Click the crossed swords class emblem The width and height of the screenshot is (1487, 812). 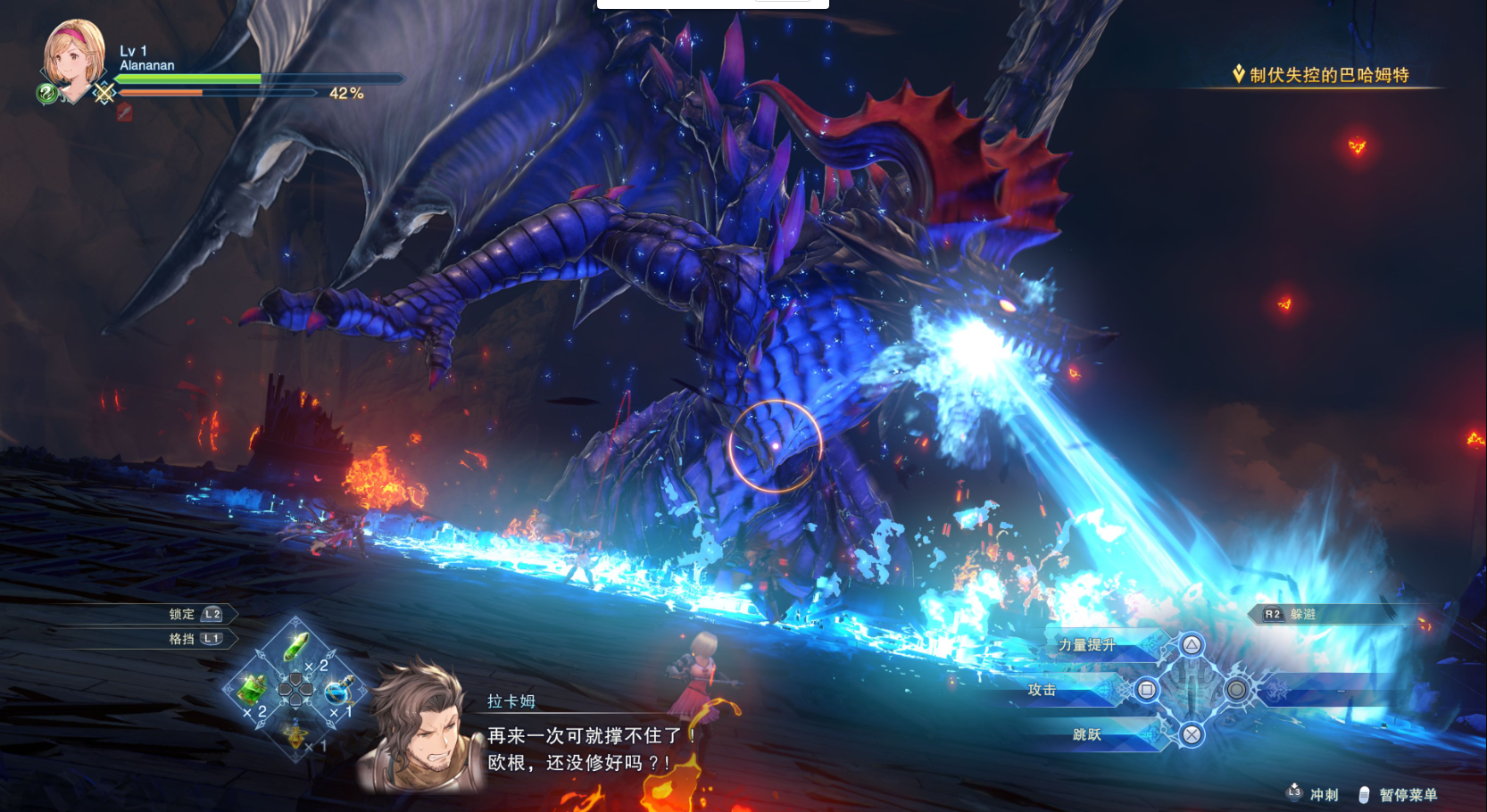pos(104,93)
